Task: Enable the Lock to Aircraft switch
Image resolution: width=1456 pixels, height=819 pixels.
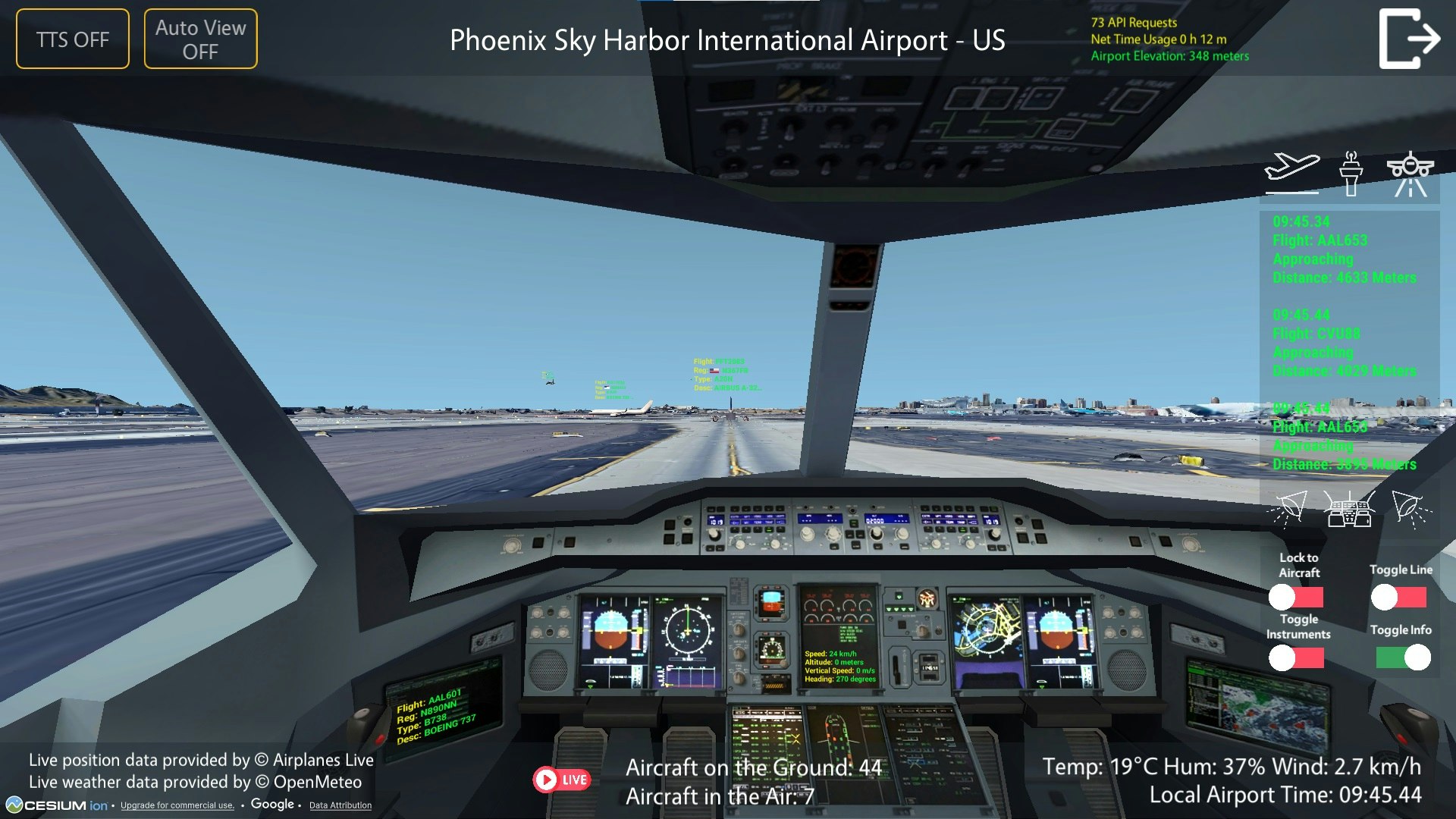Action: [1297, 598]
